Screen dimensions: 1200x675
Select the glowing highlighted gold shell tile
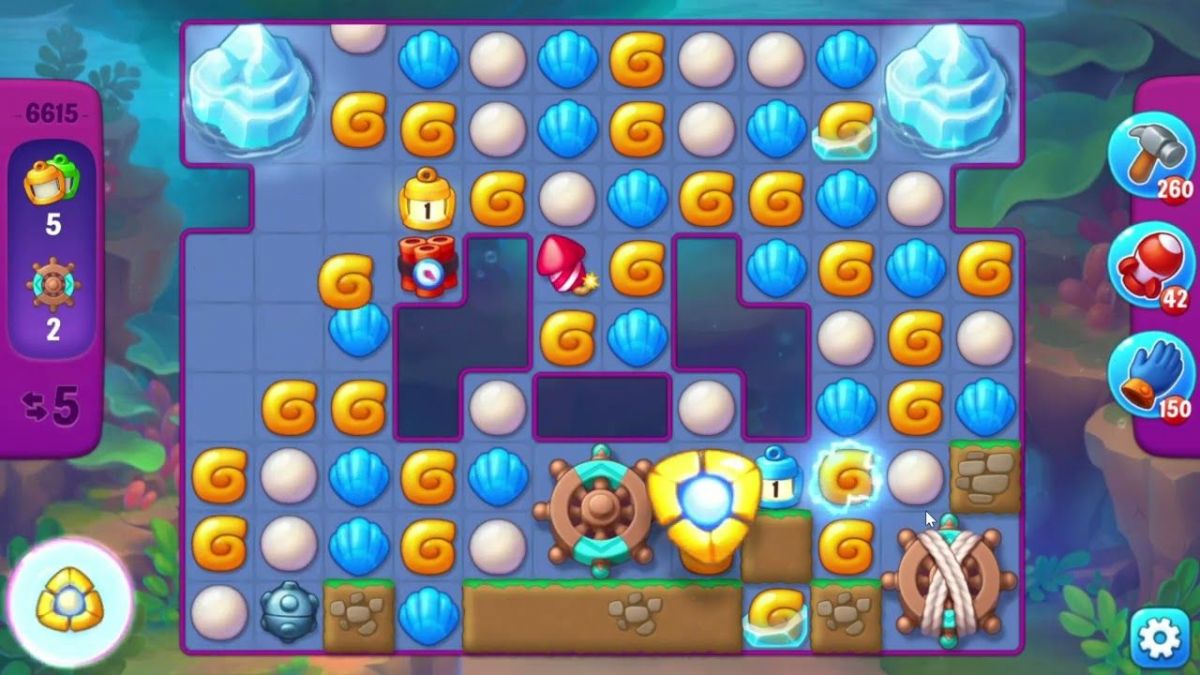[x=846, y=476]
